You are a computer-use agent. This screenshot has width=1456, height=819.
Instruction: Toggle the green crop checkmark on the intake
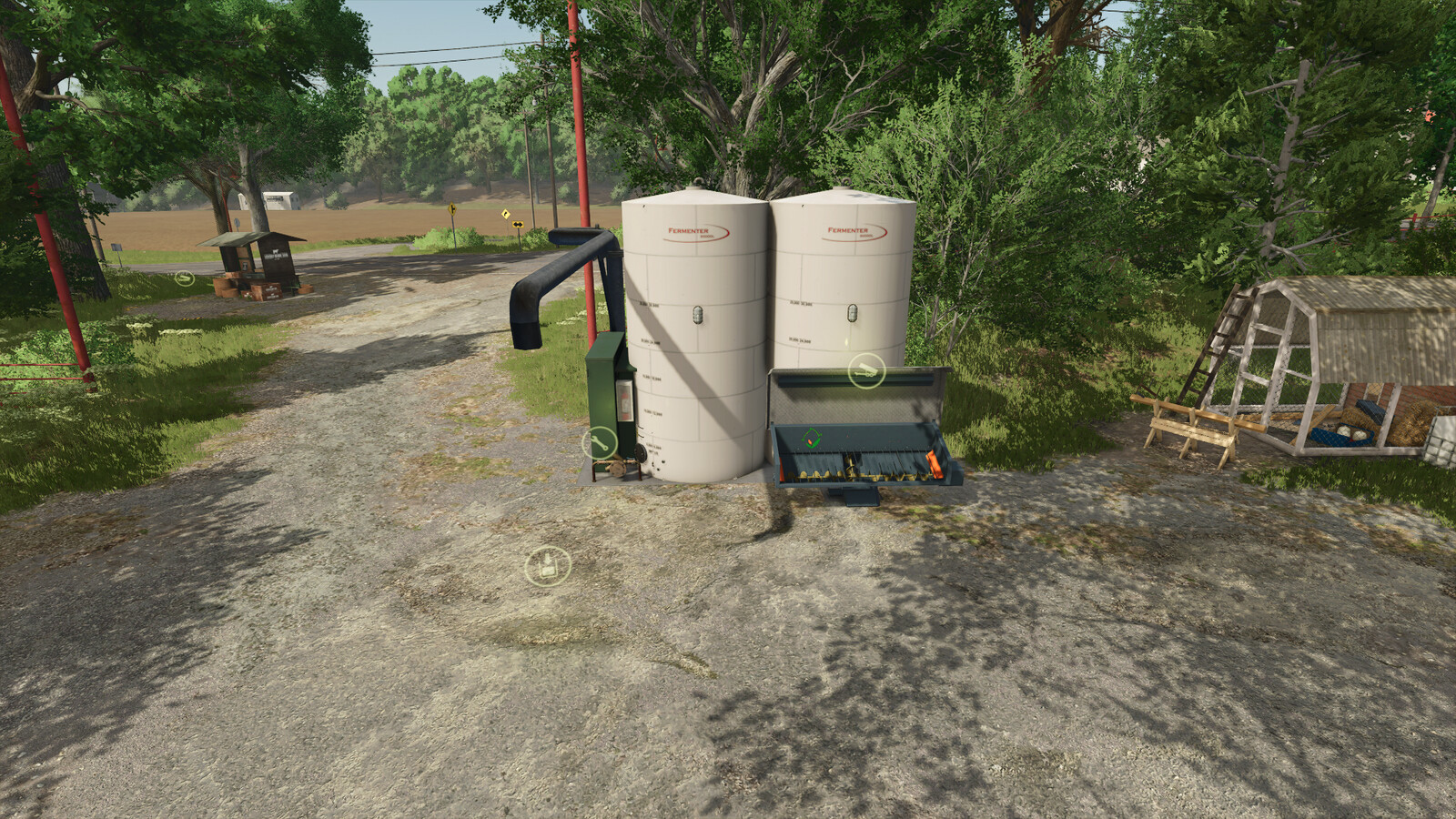(811, 439)
